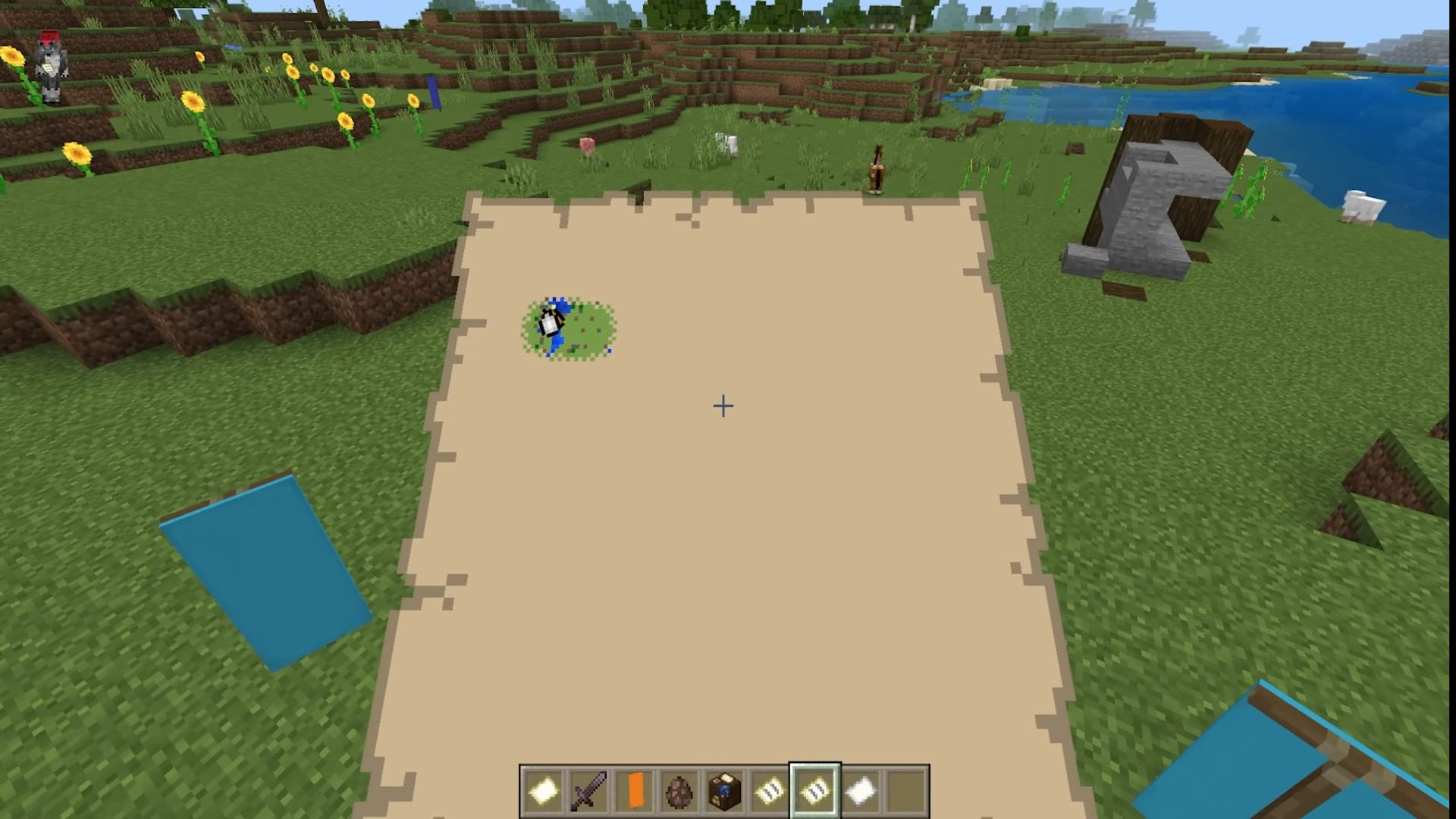This screenshot has height=819, width=1456.
Task: Select the glowing empty map in the first slot
Action: [541, 789]
